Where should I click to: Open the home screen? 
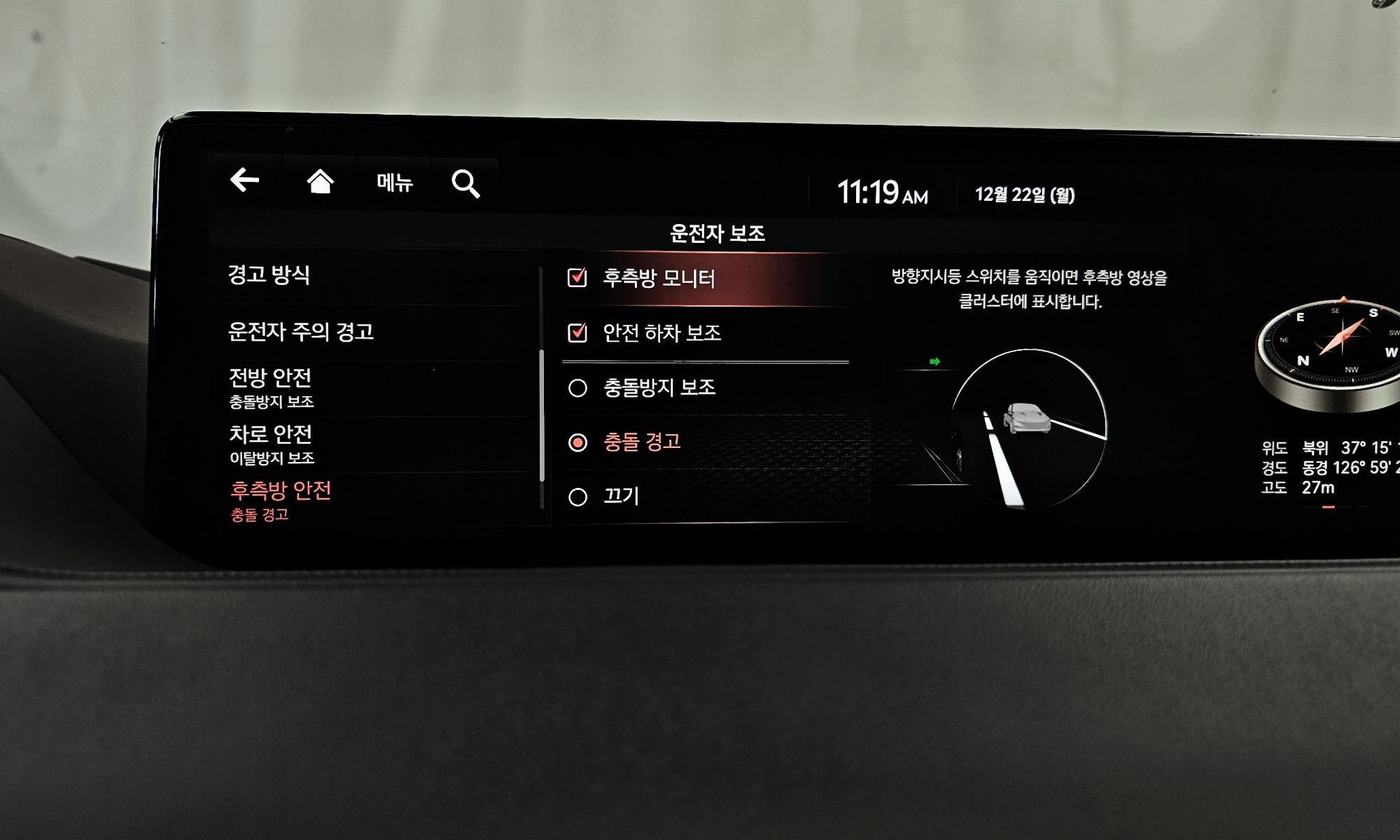click(320, 181)
